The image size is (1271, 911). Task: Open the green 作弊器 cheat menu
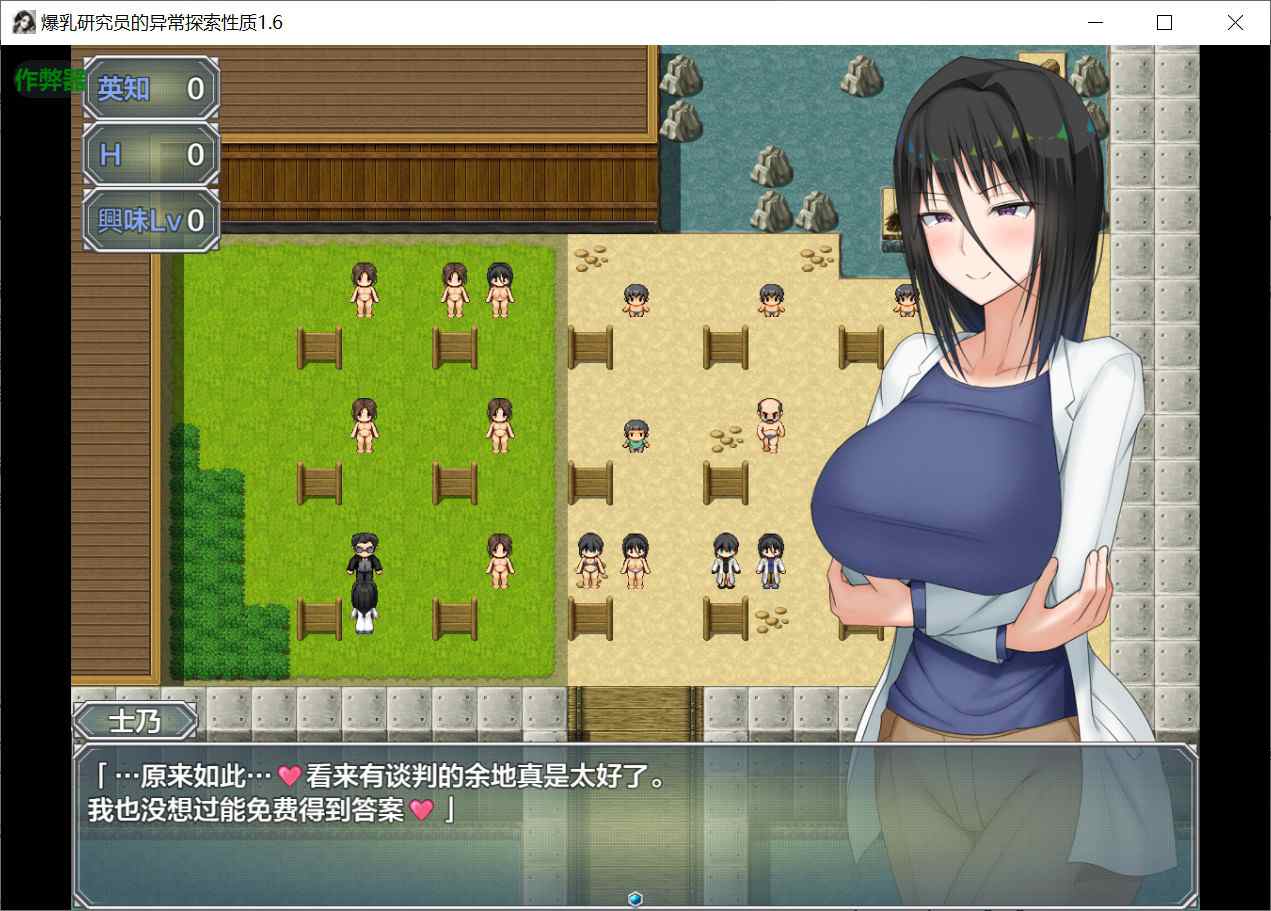[x=47, y=80]
